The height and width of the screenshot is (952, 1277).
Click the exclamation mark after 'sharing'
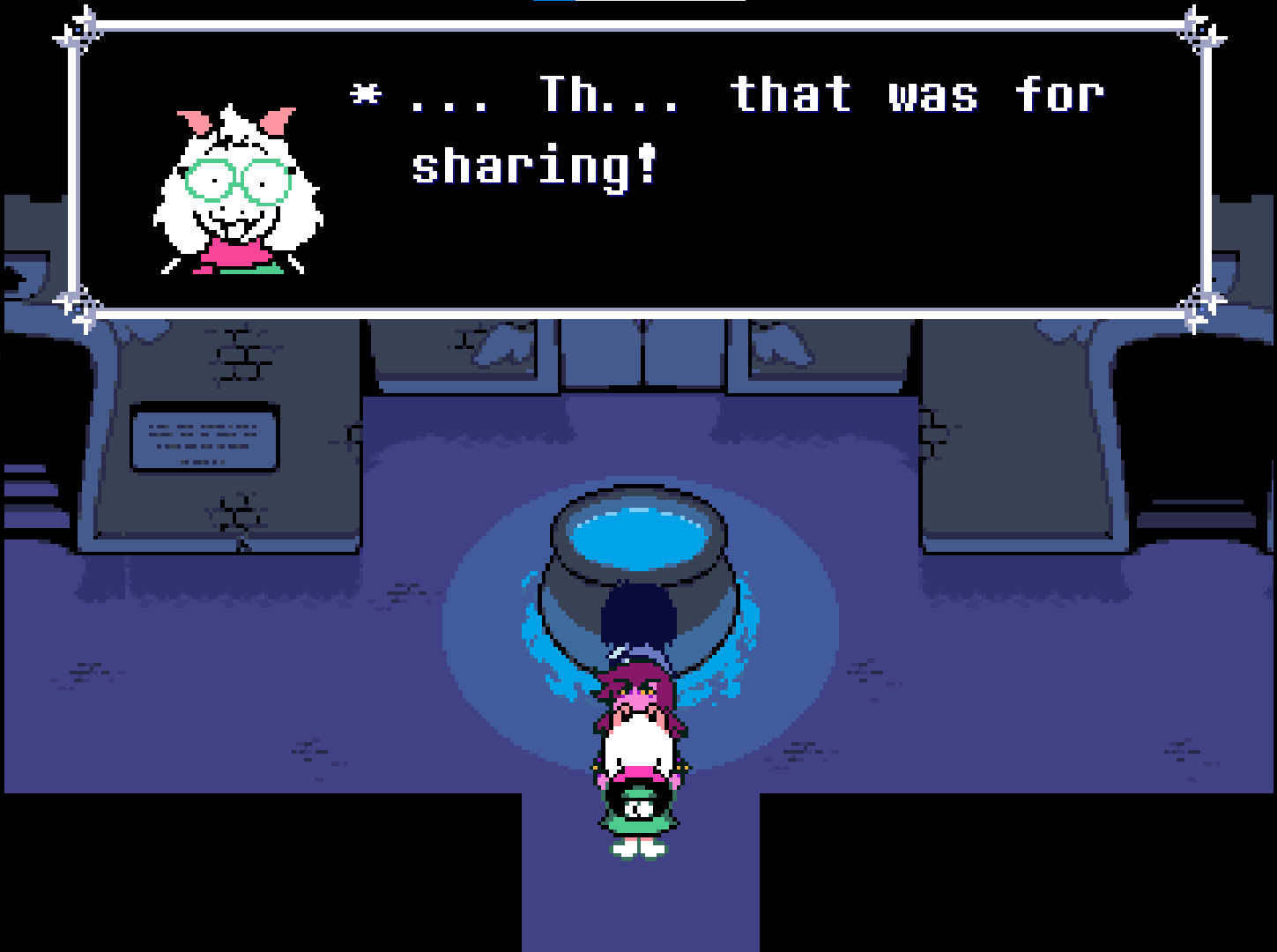coord(646,163)
